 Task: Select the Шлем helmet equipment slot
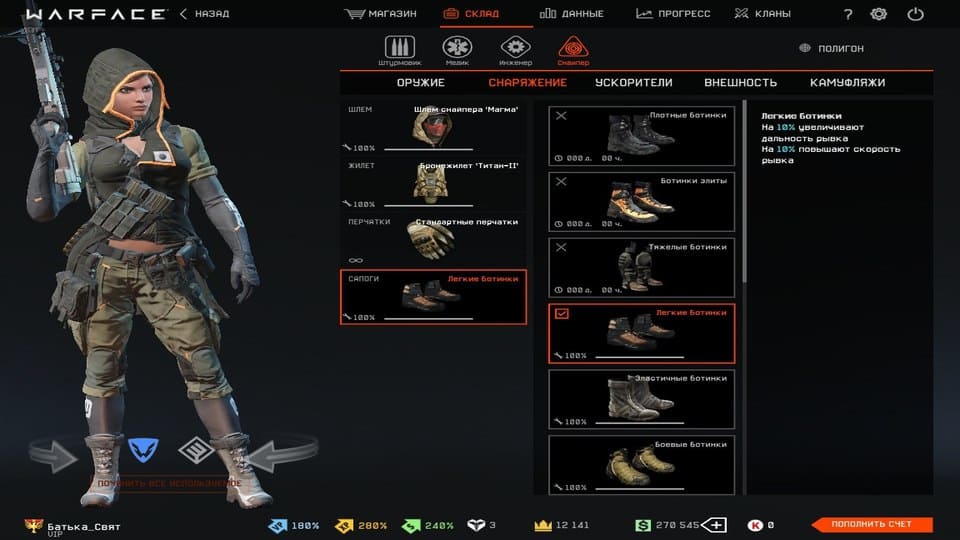click(433, 128)
